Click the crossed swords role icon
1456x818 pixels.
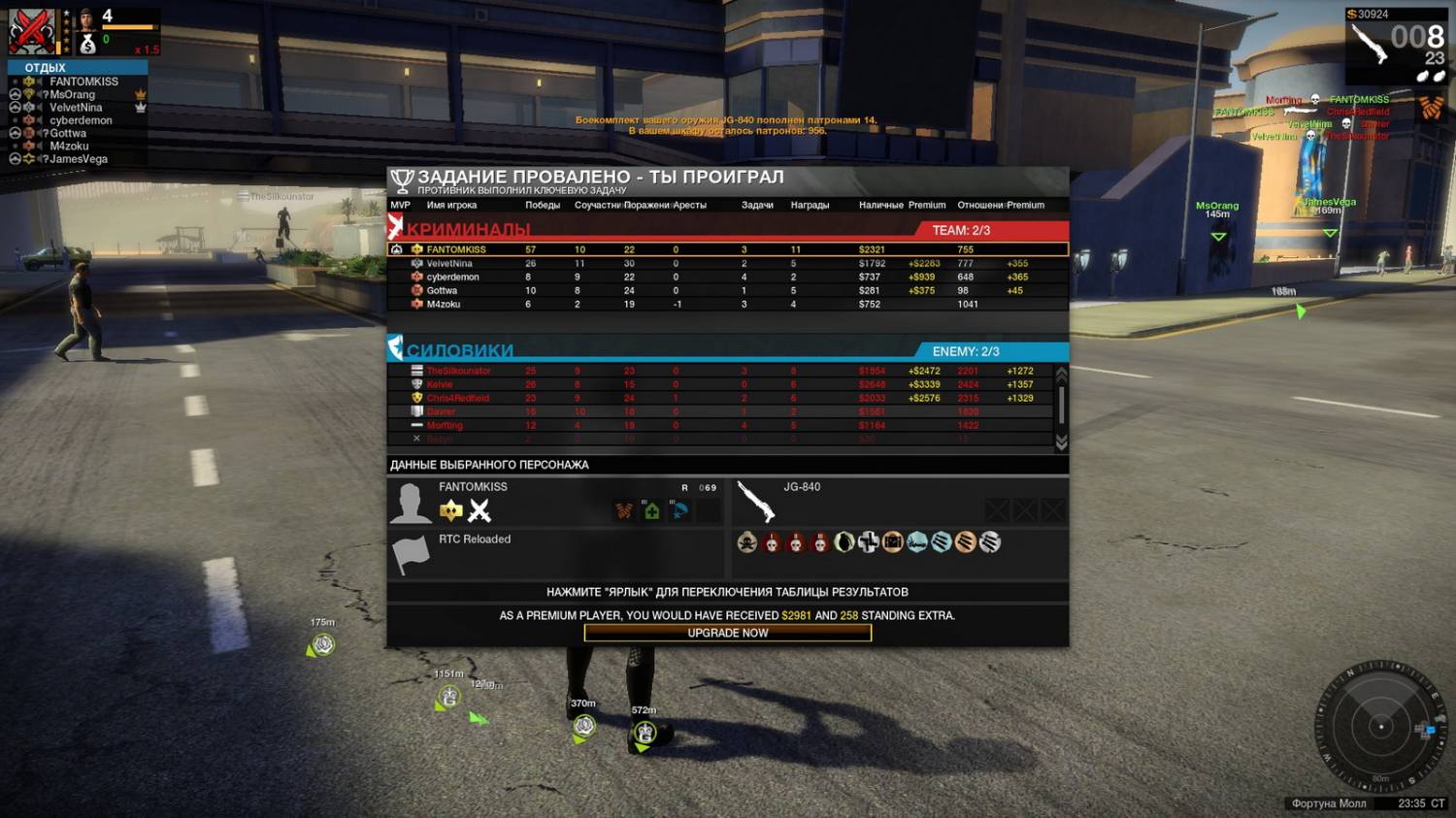tap(480, 510)
